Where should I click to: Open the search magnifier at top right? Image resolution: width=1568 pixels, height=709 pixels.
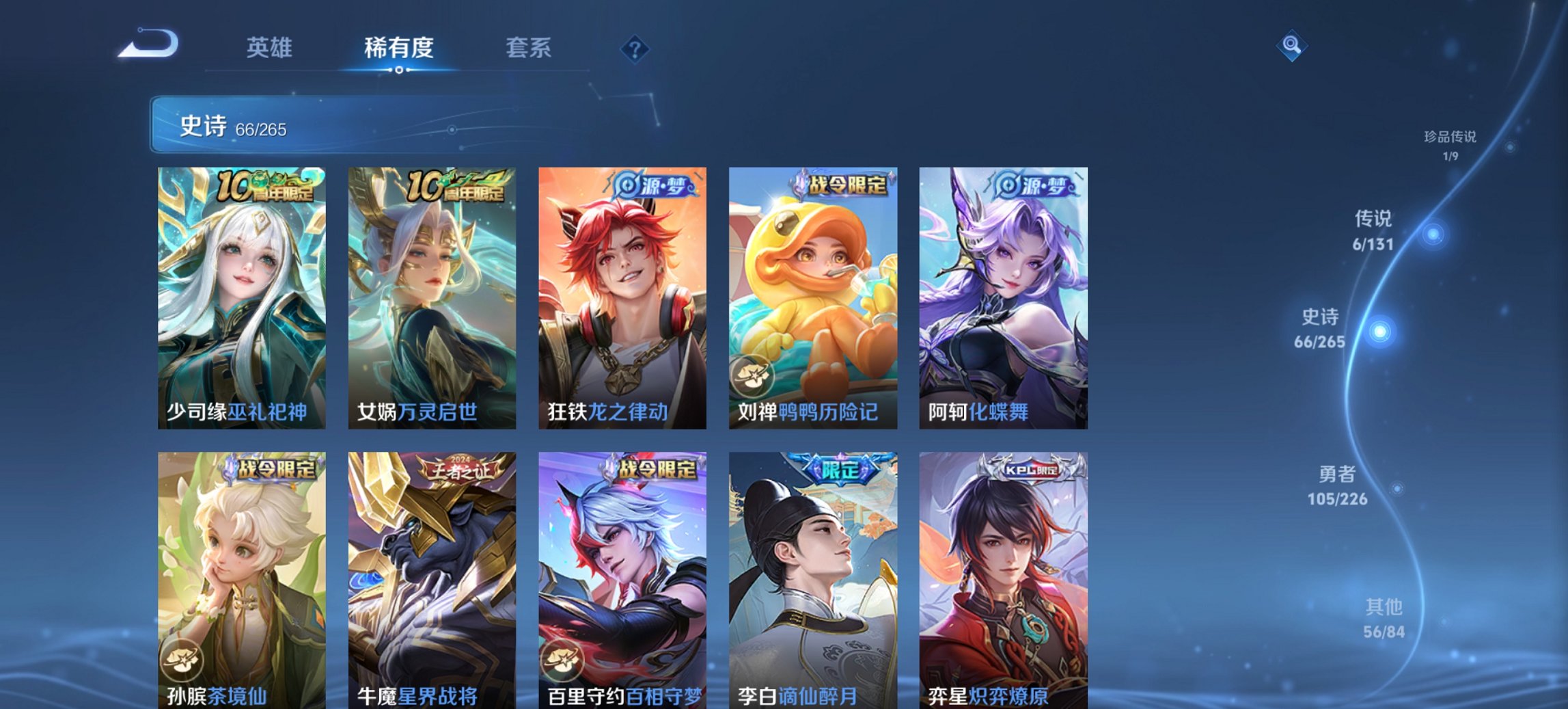click(x=1293, y=46)
